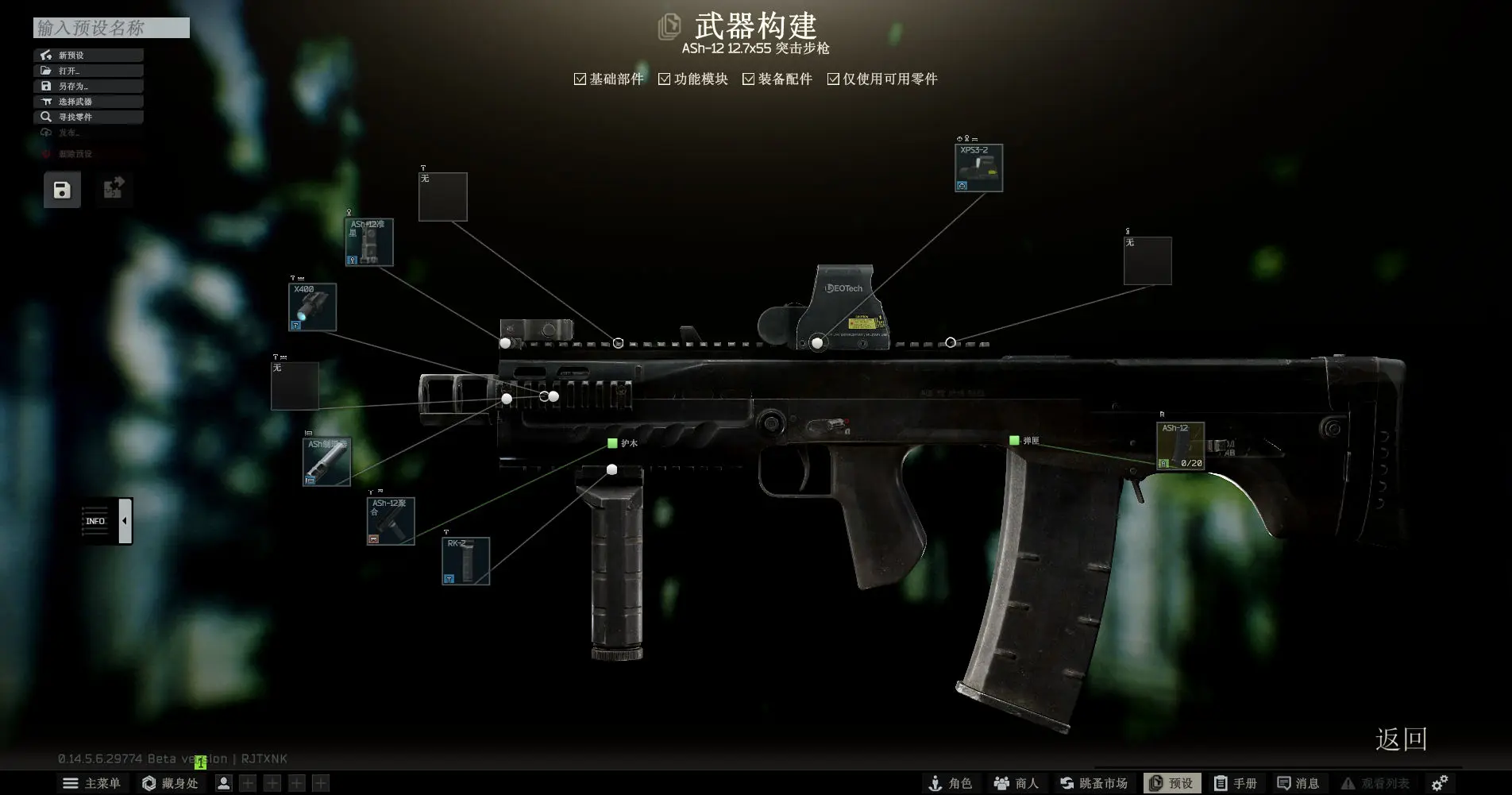
Task: Expand the INFO side panel arrow
Action: tap(125, 520)
